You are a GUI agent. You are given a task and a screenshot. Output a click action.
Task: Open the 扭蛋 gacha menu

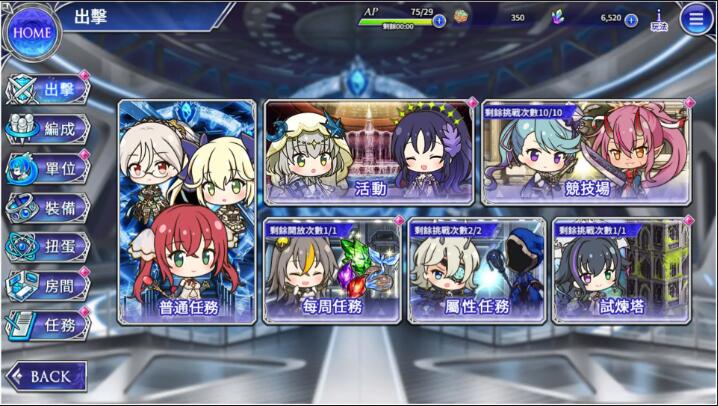click(50, 246)
